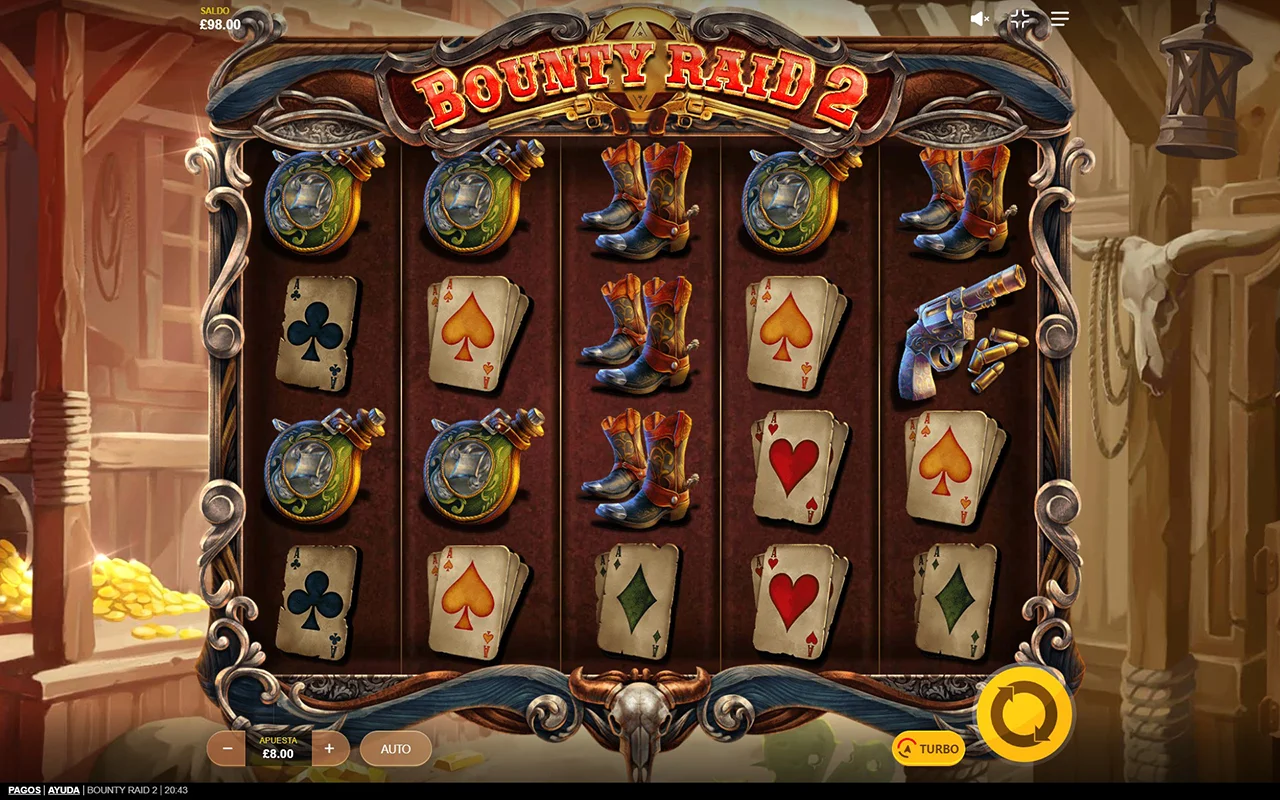Open the hamburger menu
This screenshot has height=800, width=1280.
1060,19
